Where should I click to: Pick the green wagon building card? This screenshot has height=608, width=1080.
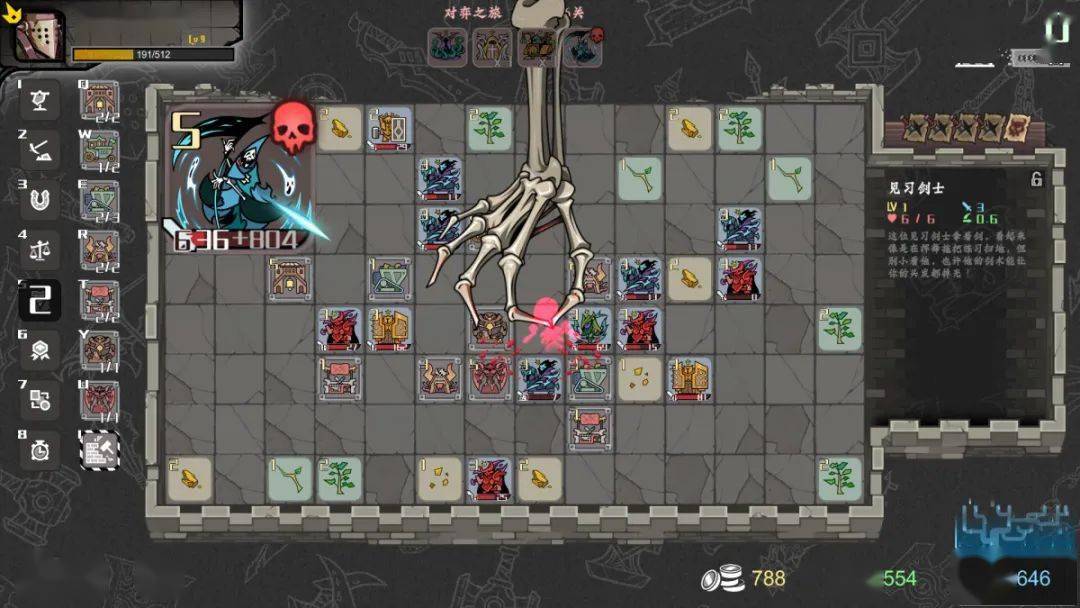click(99, 150)
